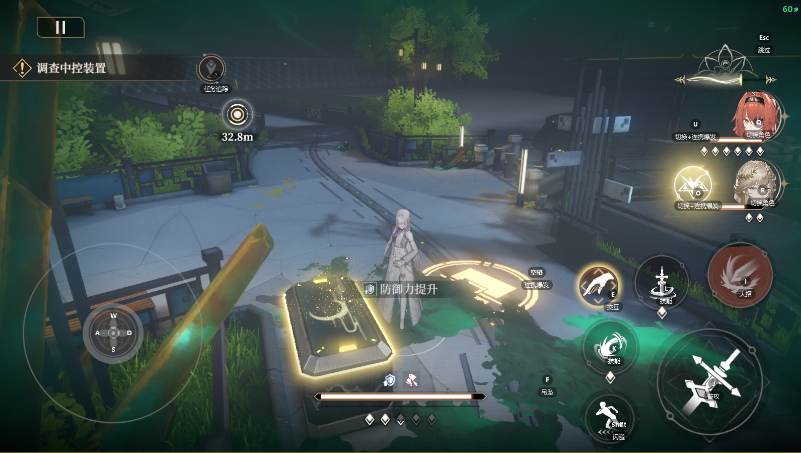Activate the glowing E skill icon
This screenshot has height=453, width=801.
click(x=600, y=287)
